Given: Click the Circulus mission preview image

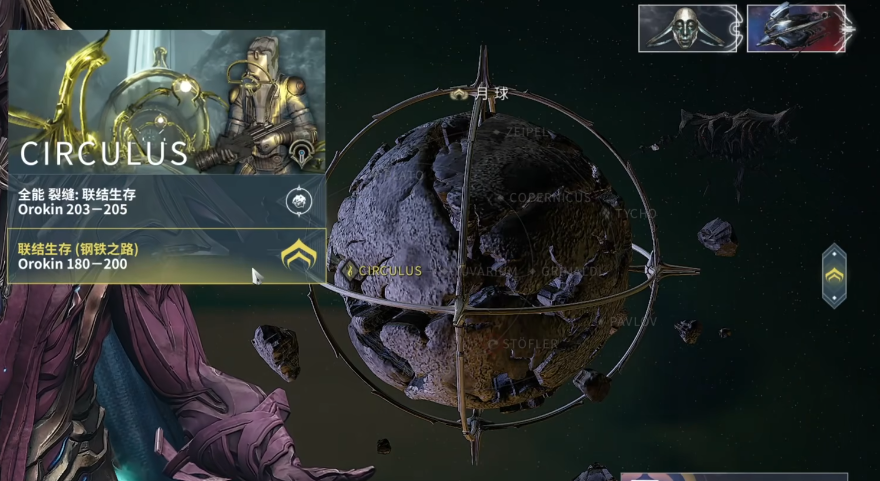Looking at the screenshot, I should click(166, 101).
